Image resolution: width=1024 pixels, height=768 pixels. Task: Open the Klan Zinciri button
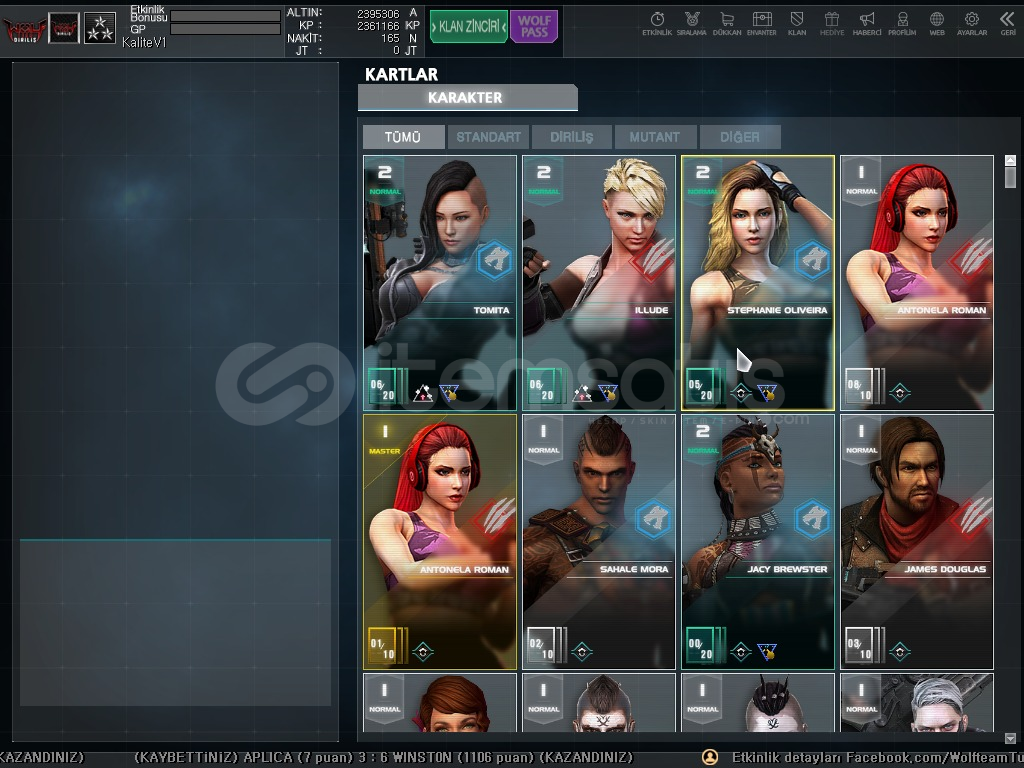click(x=469, y=27)
